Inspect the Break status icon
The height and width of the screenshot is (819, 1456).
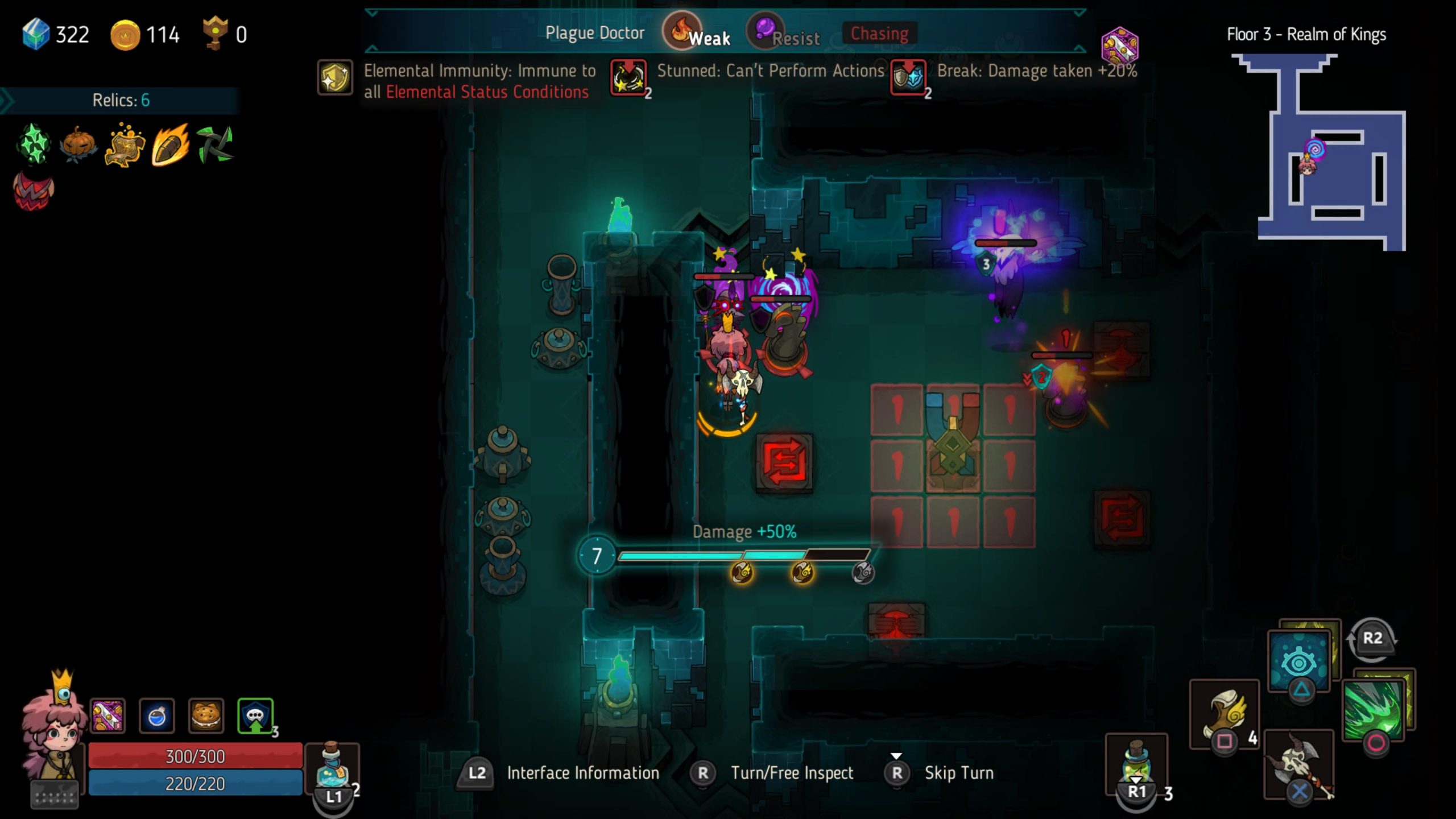coord(908,77)
